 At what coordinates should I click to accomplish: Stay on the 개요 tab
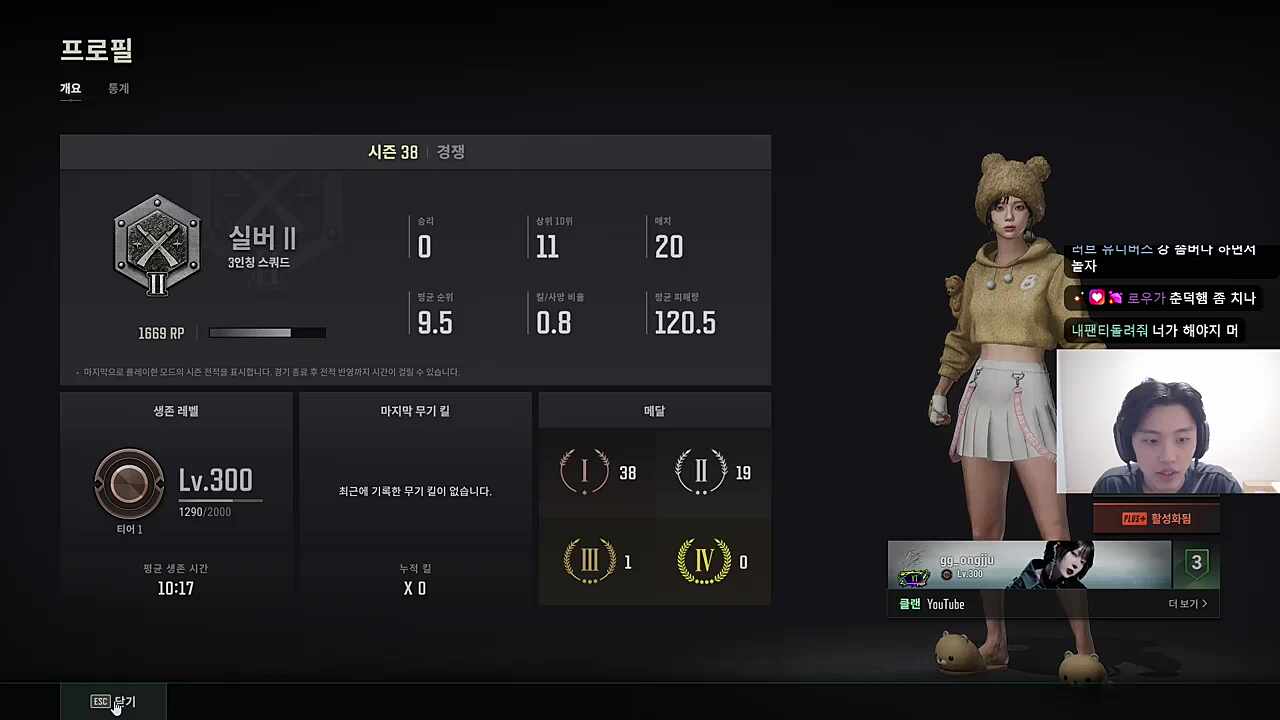(x=70, y=88)
